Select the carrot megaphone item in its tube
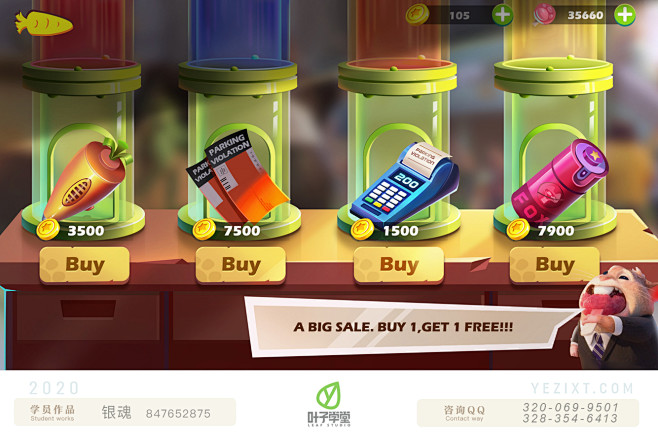The width and height of the screenshot is (658, 437). click(85, 177)
